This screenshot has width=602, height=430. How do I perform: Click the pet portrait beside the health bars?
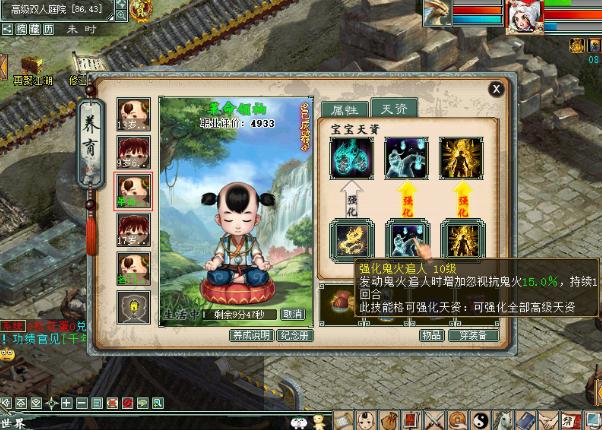pos(437,13)
